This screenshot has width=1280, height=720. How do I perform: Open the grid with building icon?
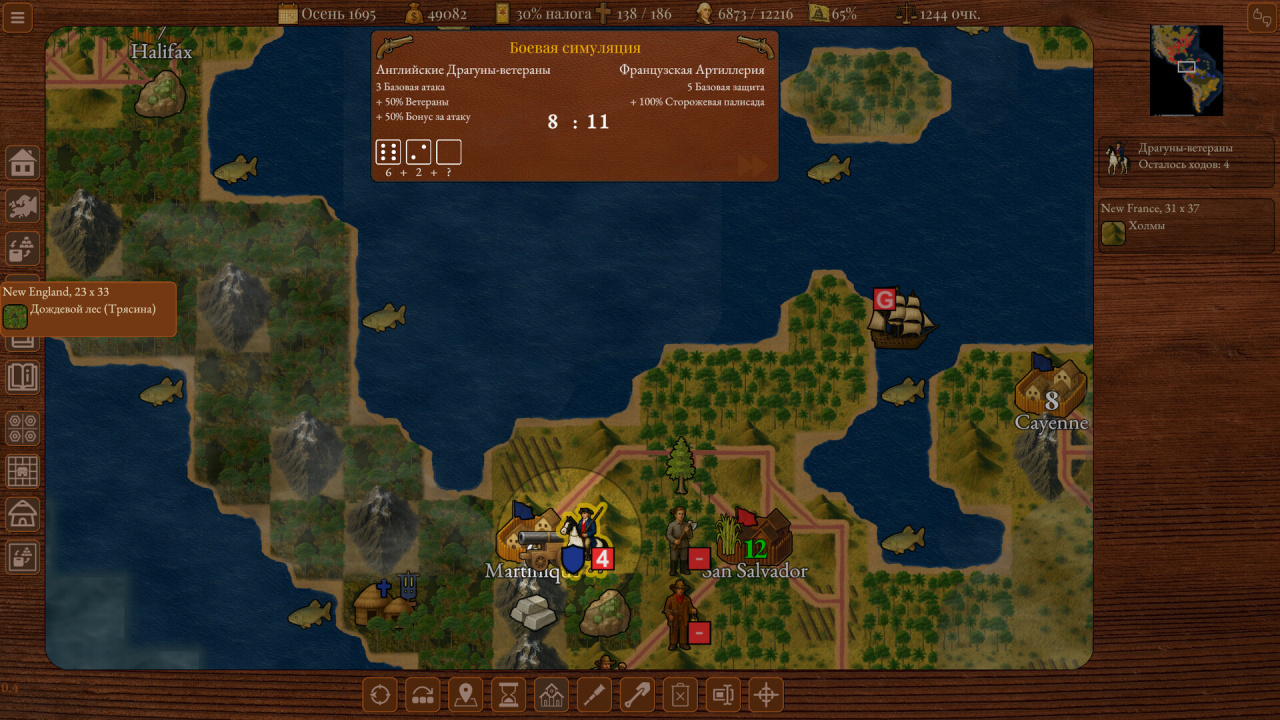22,471
